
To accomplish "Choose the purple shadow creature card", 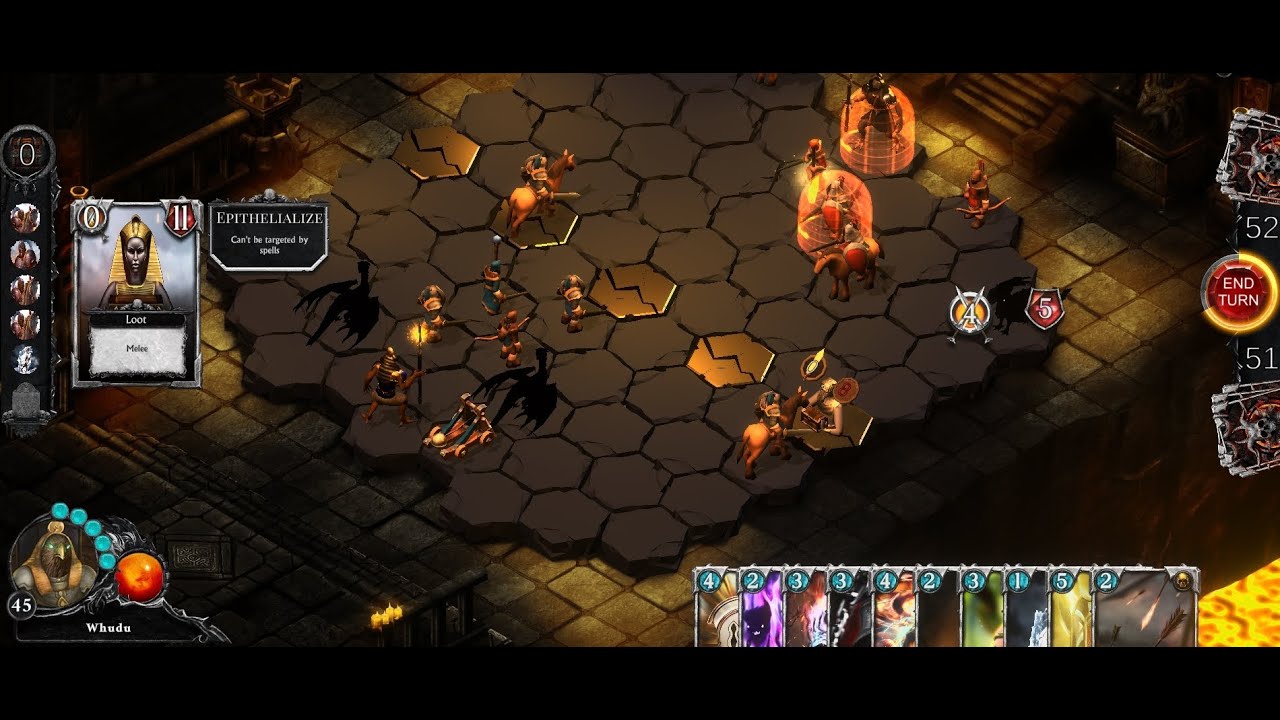I will point(761,608).
